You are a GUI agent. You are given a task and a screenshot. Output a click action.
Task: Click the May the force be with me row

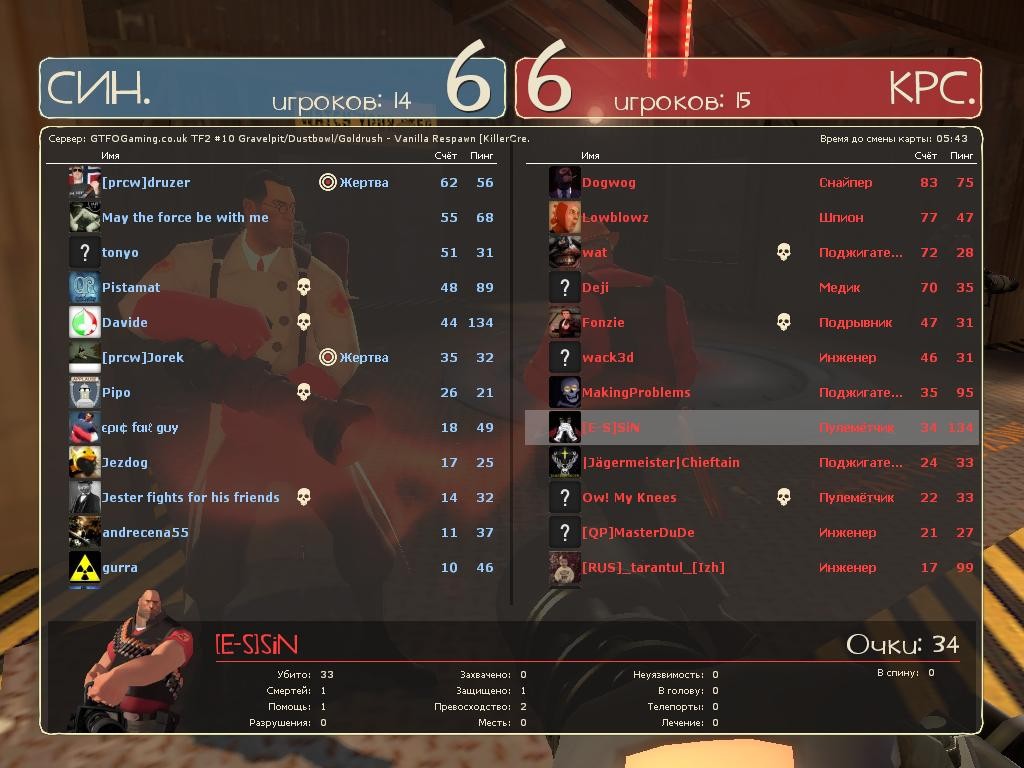click(x=185, y=218)
